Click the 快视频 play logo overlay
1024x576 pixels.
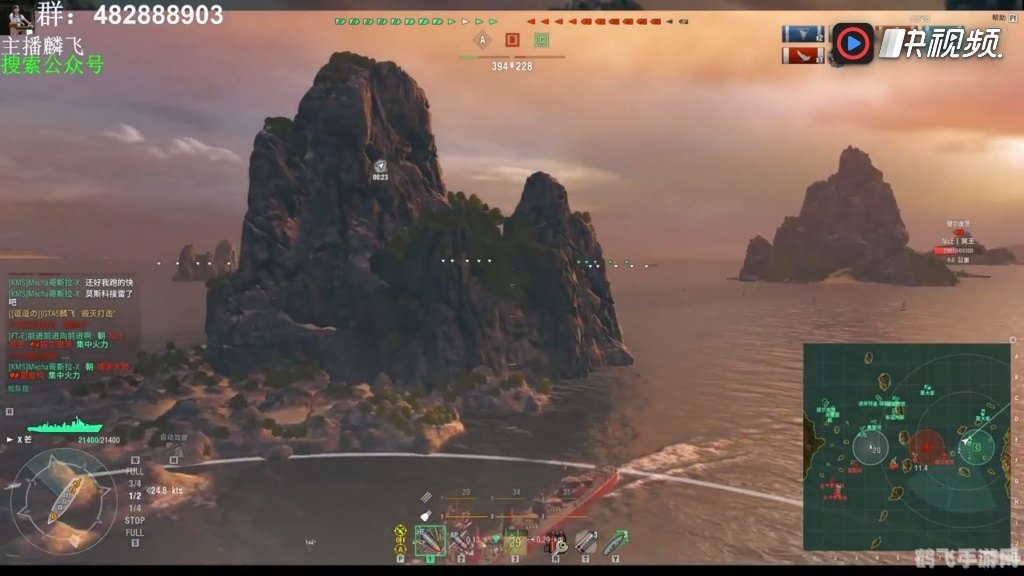(853, 43)
